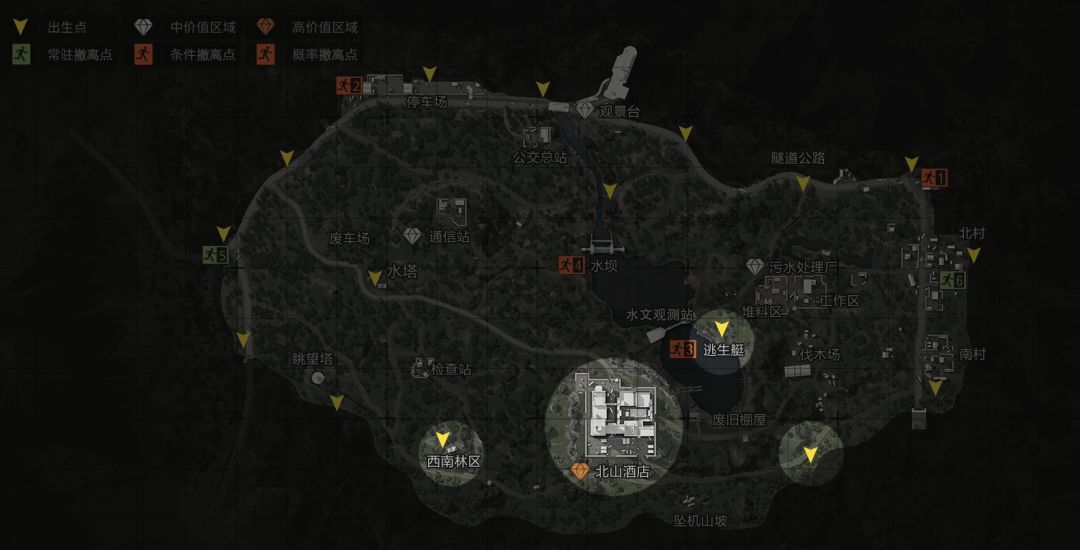Select the 污水处理厂 diamond marker
The height and width of the screenshot is (550, 1080).
pyautogui.click(x=755, y=267)
